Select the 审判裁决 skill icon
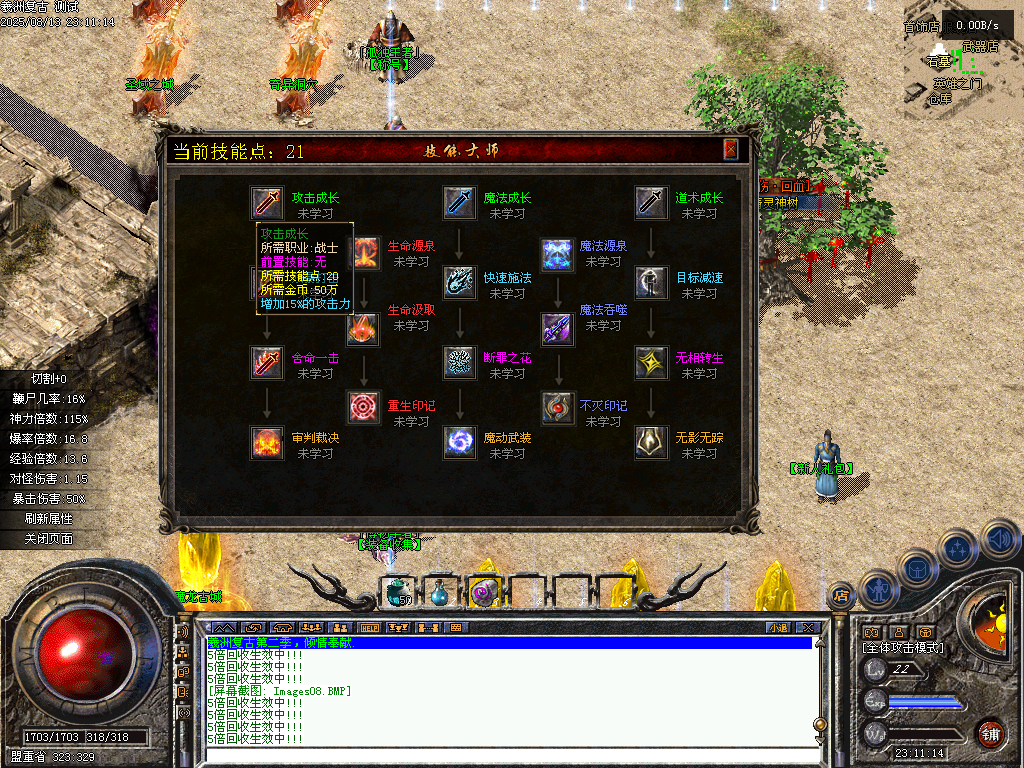Image resolution: width=1024 pixels, height=768 pixels. point(267,442)
